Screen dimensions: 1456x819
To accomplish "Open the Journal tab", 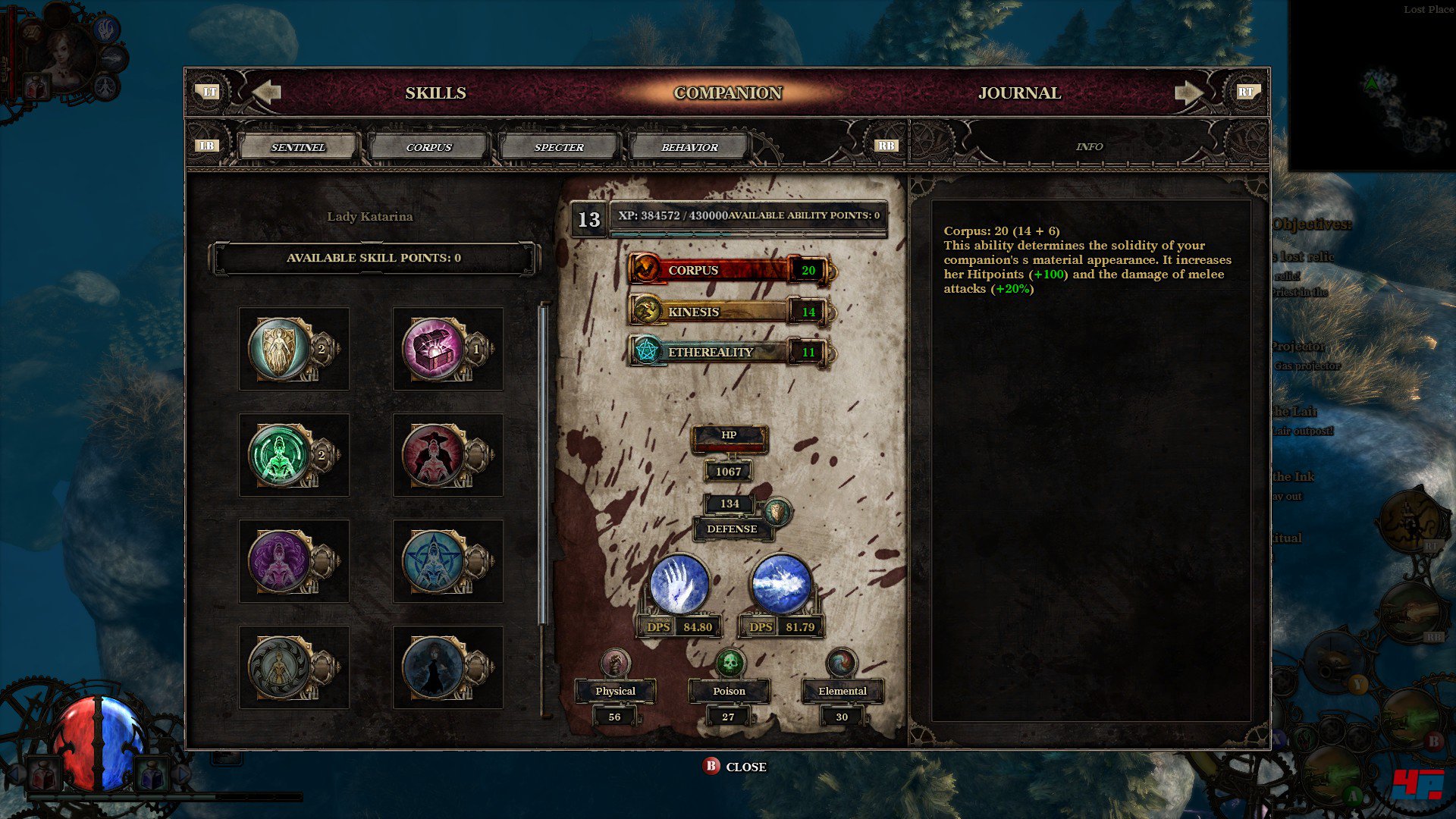I will [1019, 93].
